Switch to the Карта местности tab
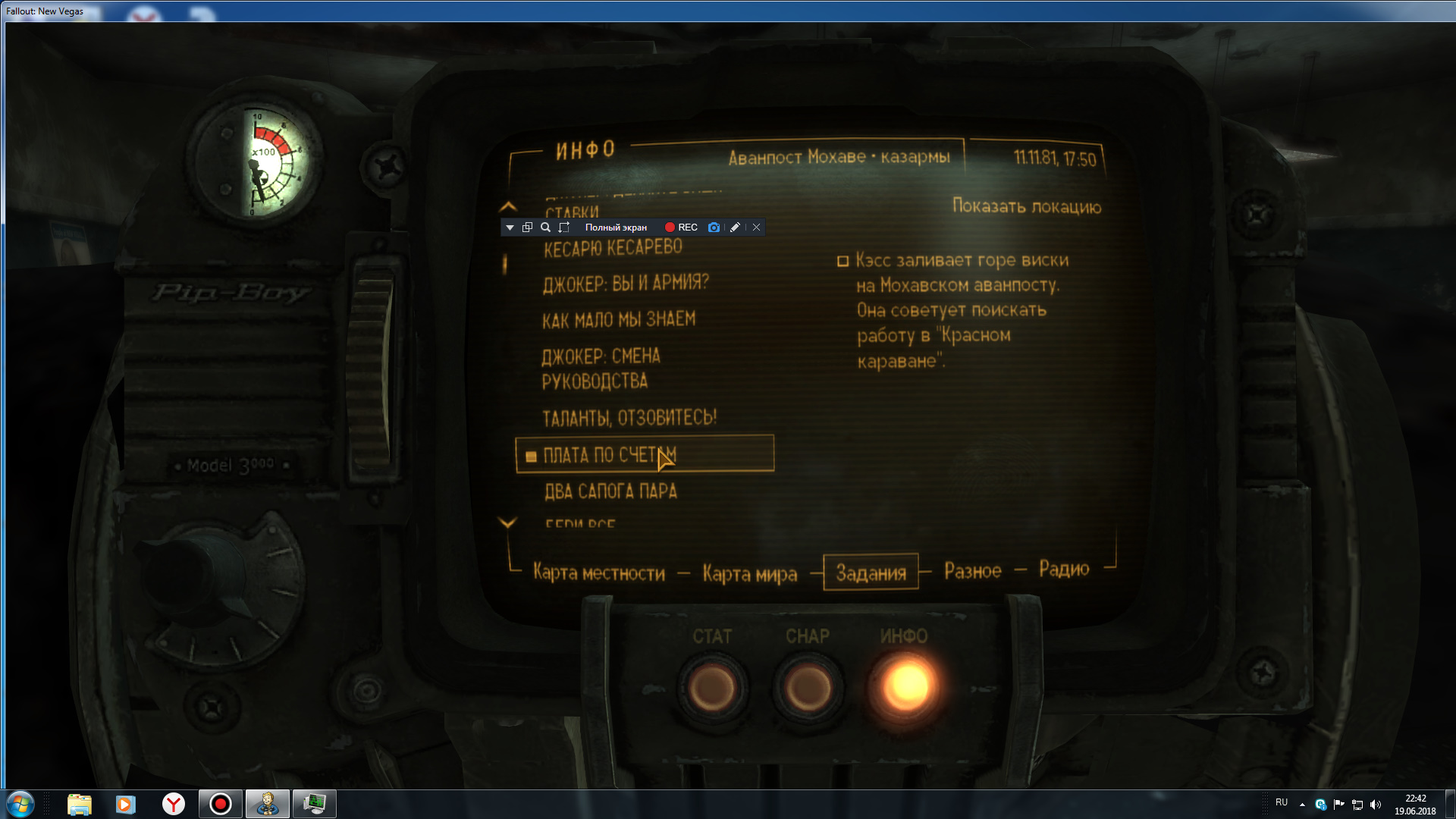This screenshot has width=1456, height=819. coord(598,573)
